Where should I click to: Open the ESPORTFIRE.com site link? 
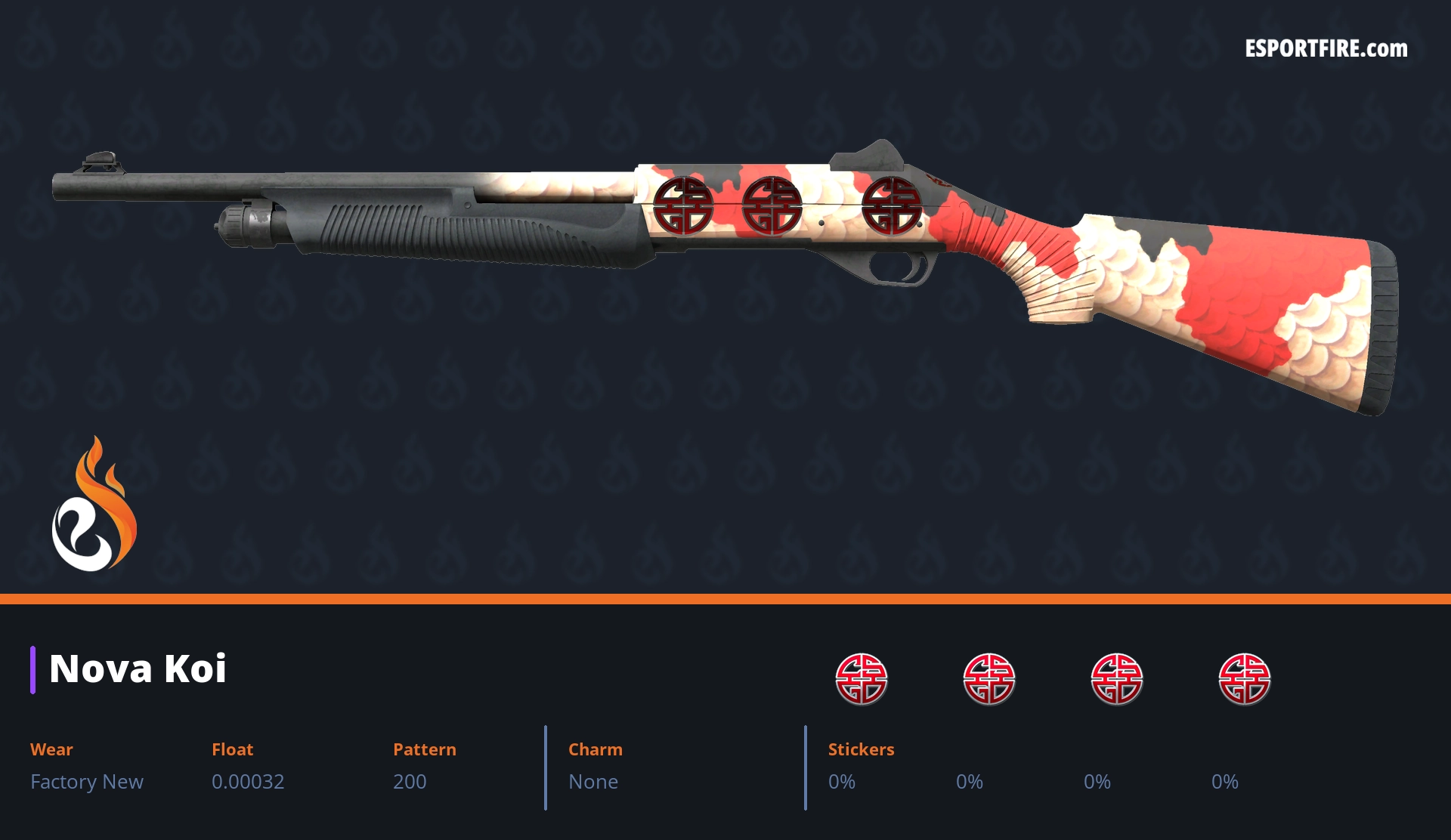tap(1326, 49)
